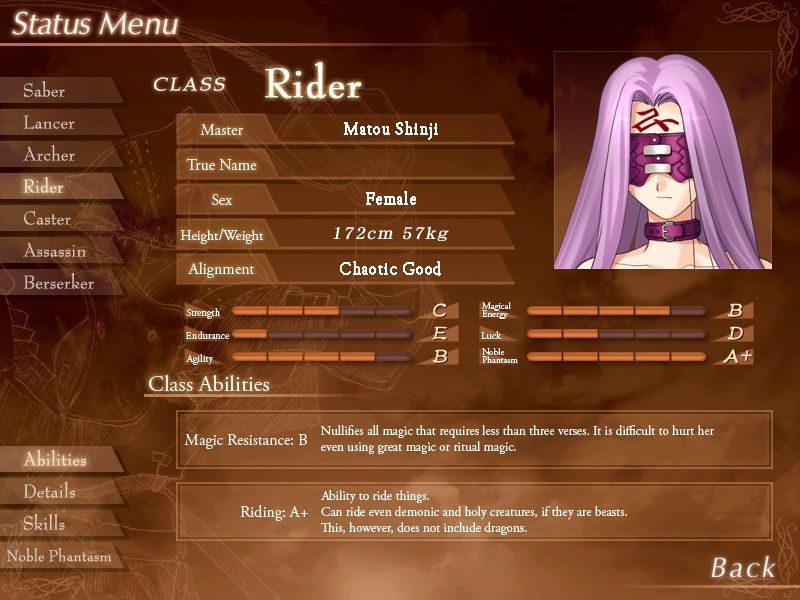Open the Abilities section
The width and height of the screenshot is (800, 600).
tap(55, 460)
